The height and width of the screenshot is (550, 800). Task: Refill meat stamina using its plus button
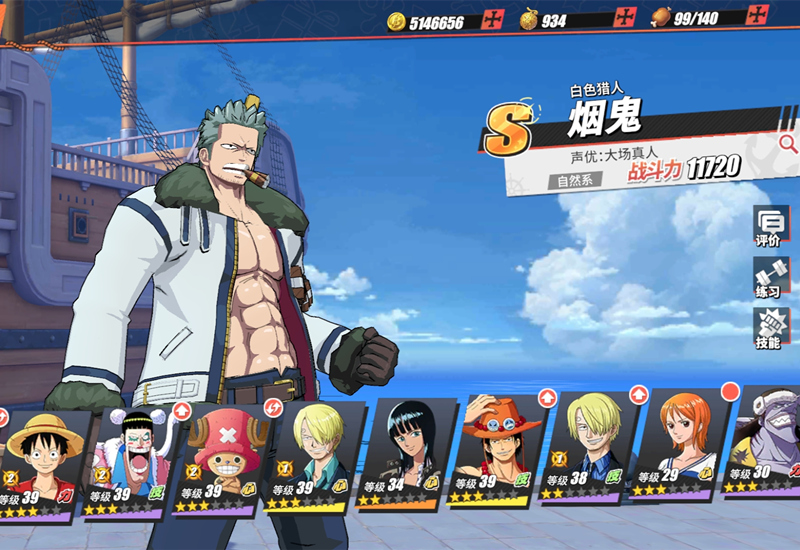click(760, 16)
